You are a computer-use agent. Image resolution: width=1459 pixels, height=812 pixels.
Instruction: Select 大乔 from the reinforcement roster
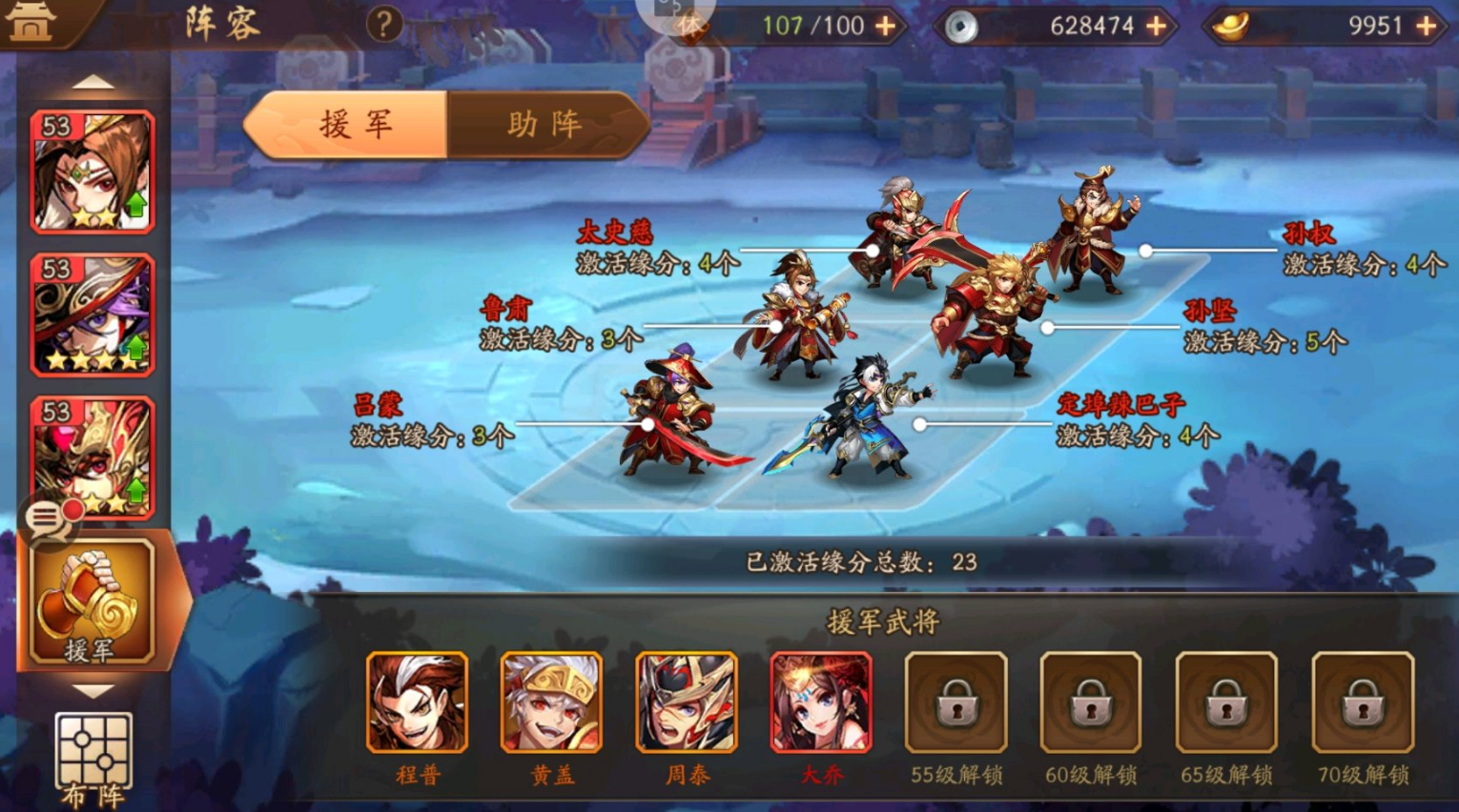pos(822,703)
